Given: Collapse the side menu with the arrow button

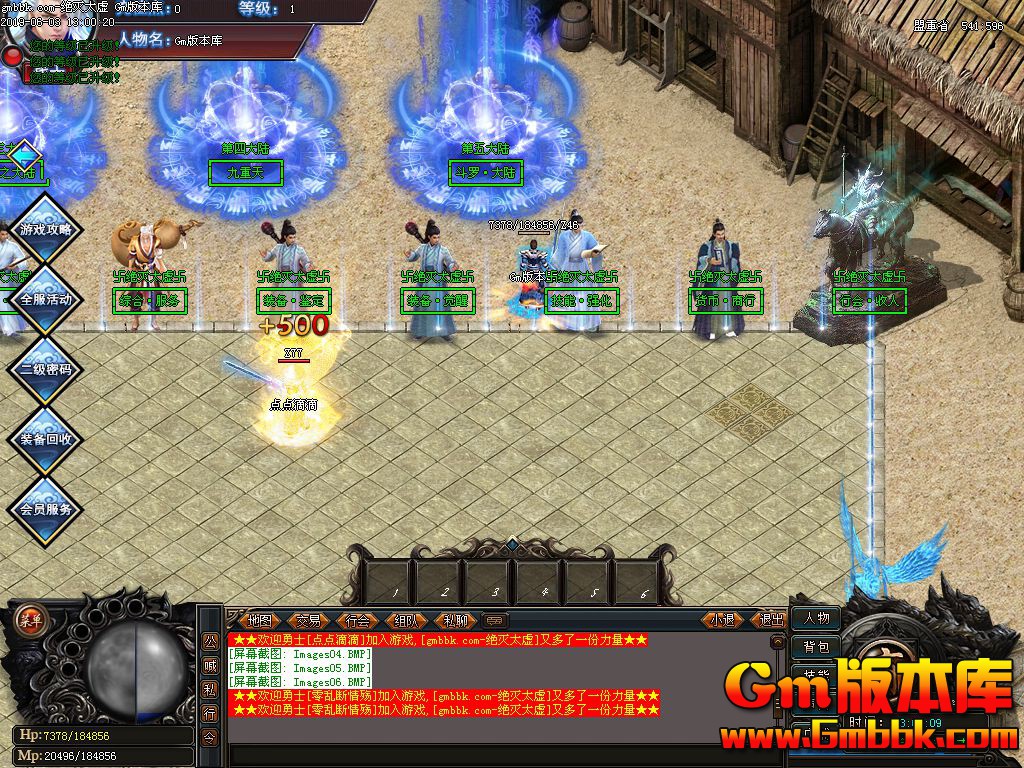Looking at the screenshot, I should point(24,156).
